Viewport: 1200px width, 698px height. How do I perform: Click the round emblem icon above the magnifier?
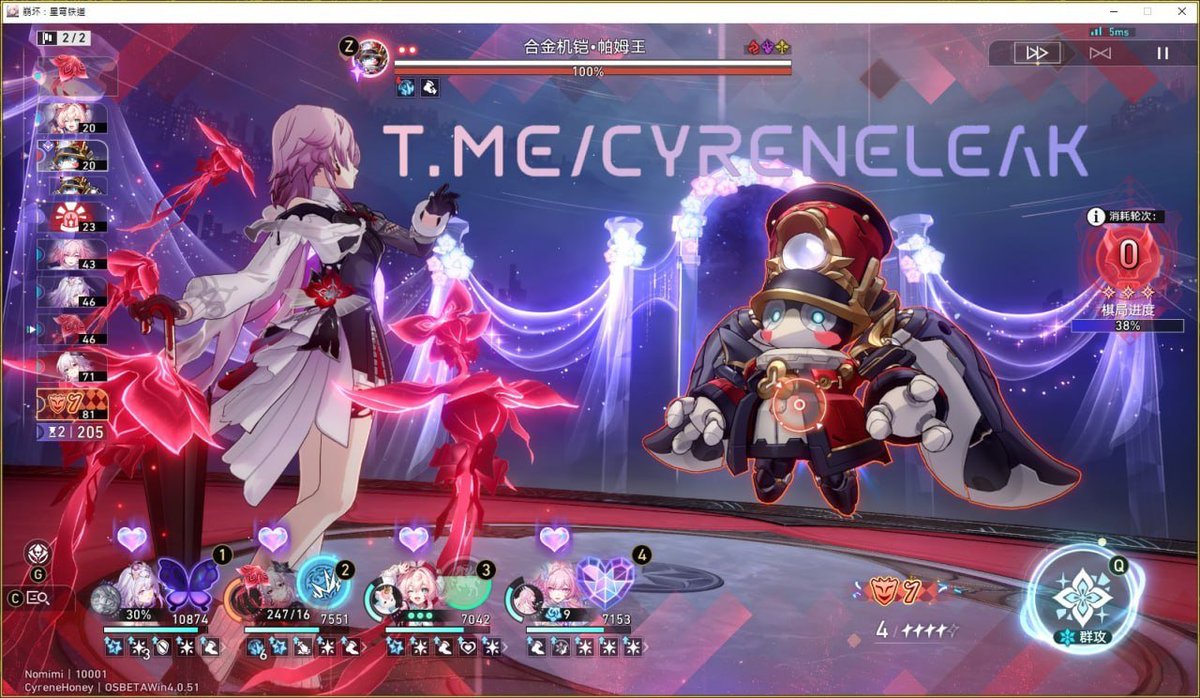click(x=38, y=552)
